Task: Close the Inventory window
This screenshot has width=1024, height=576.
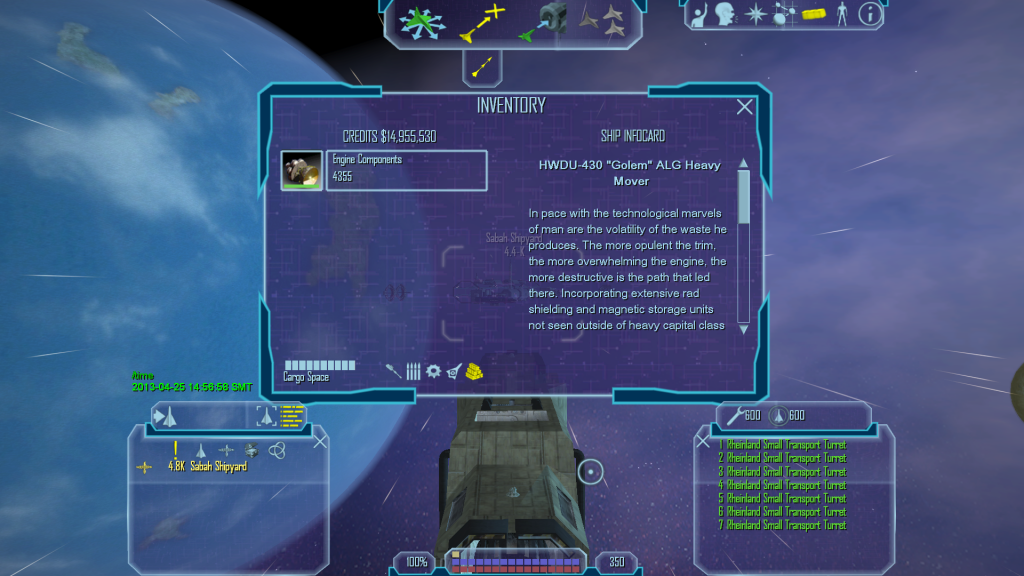Action: click(744, 107)
